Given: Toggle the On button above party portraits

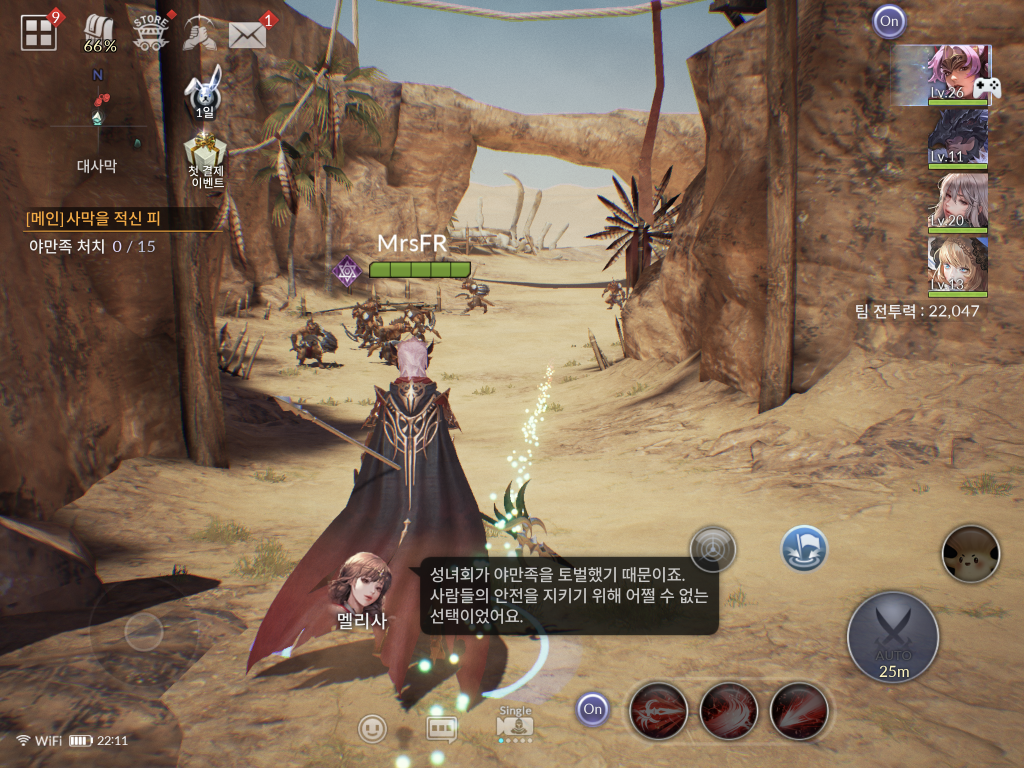Looking at the screenshot, I should coord(888,21).
